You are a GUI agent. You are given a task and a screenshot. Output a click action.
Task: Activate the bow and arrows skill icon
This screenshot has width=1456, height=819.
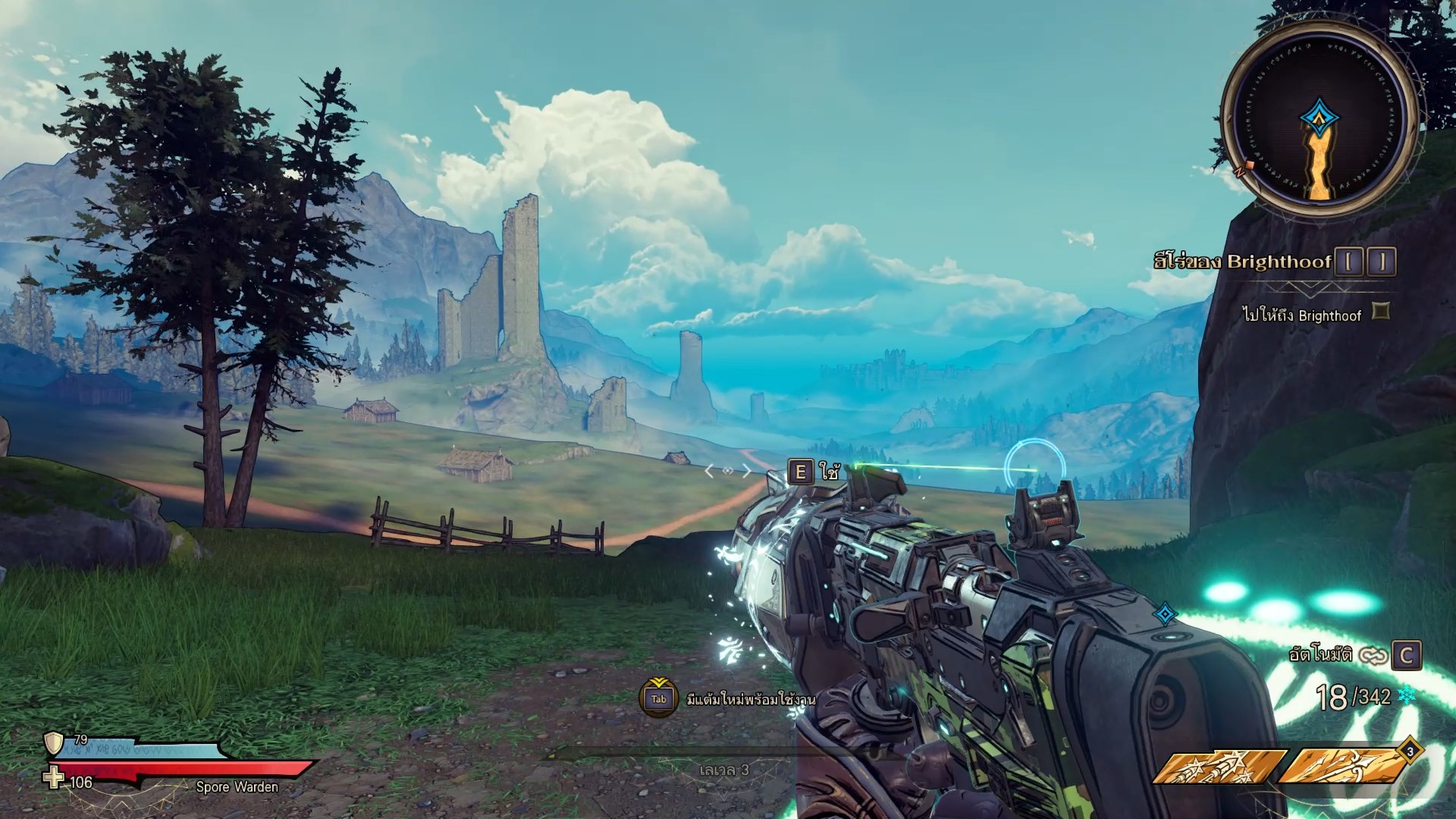tap(1341, 766)
